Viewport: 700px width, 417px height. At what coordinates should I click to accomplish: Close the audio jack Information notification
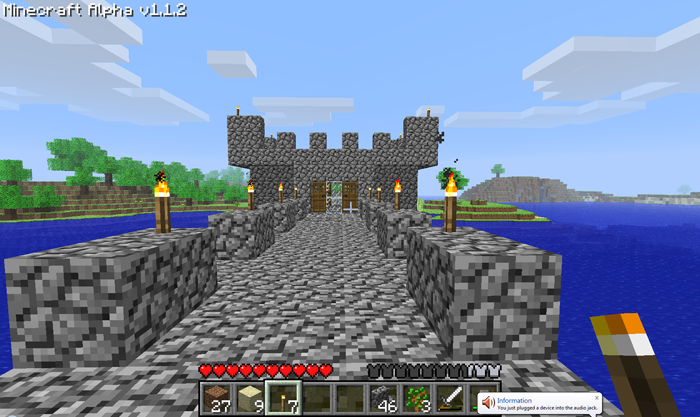pos(597,396)
